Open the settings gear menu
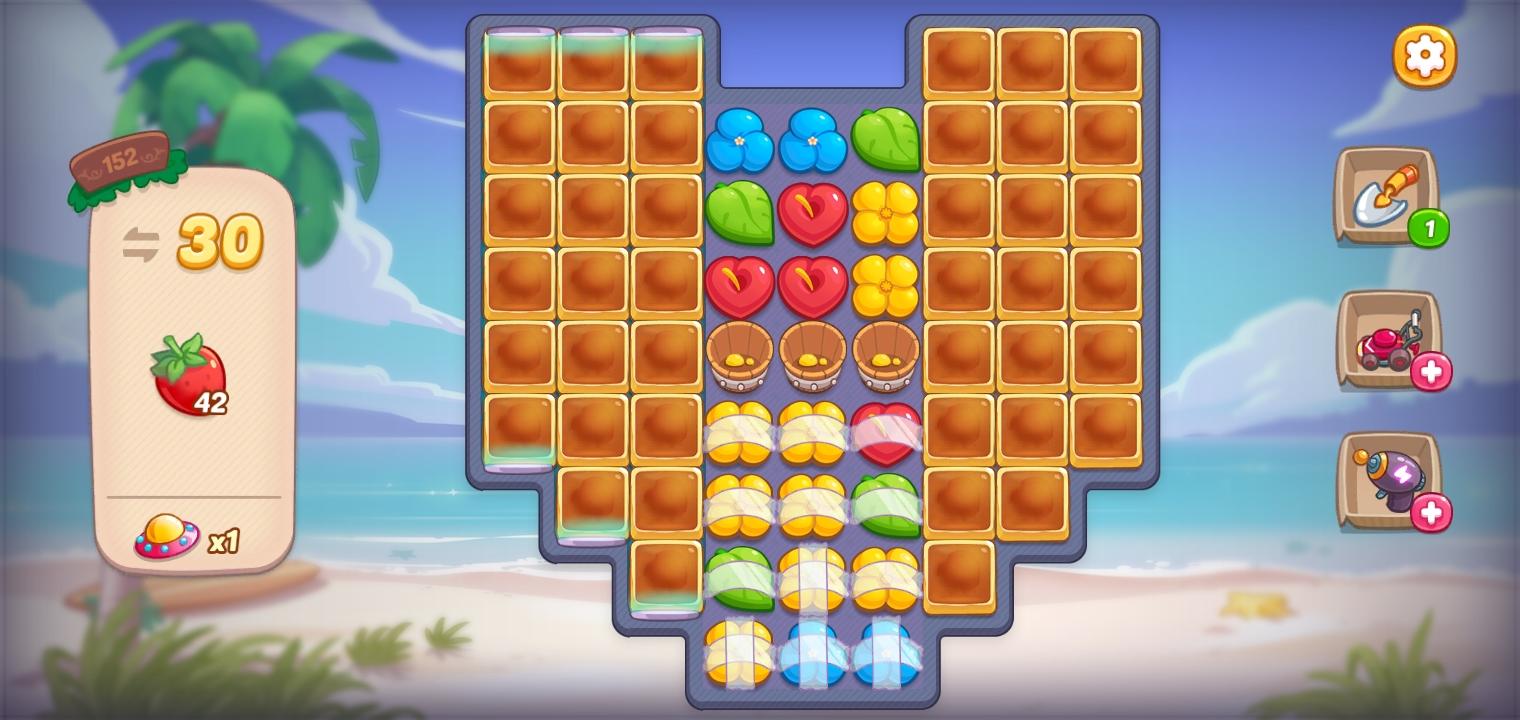Image resolution: width=1520 pixels, height=720 pixels. [x=1424, y=55]
